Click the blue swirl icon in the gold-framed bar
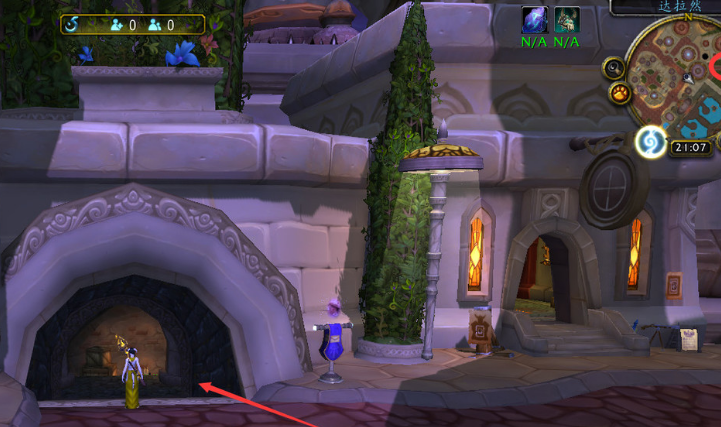 tap(73, 24)
